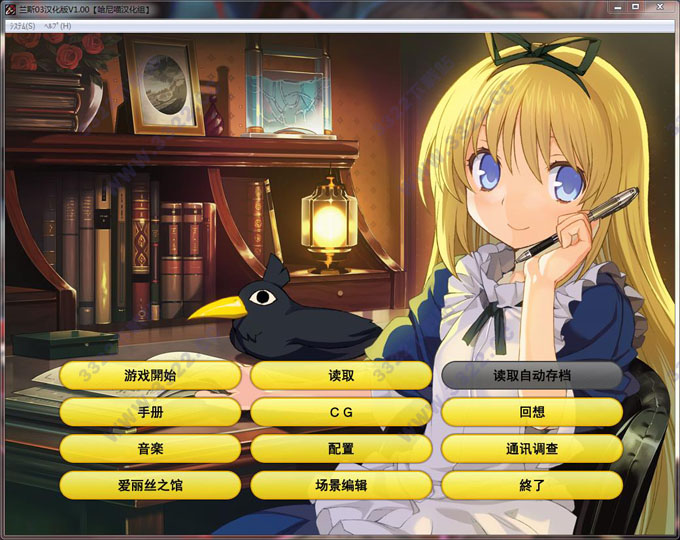Open the 场景编辑 scene editor
The width and height of the screenshot is (680, 540).
[341, 485]
